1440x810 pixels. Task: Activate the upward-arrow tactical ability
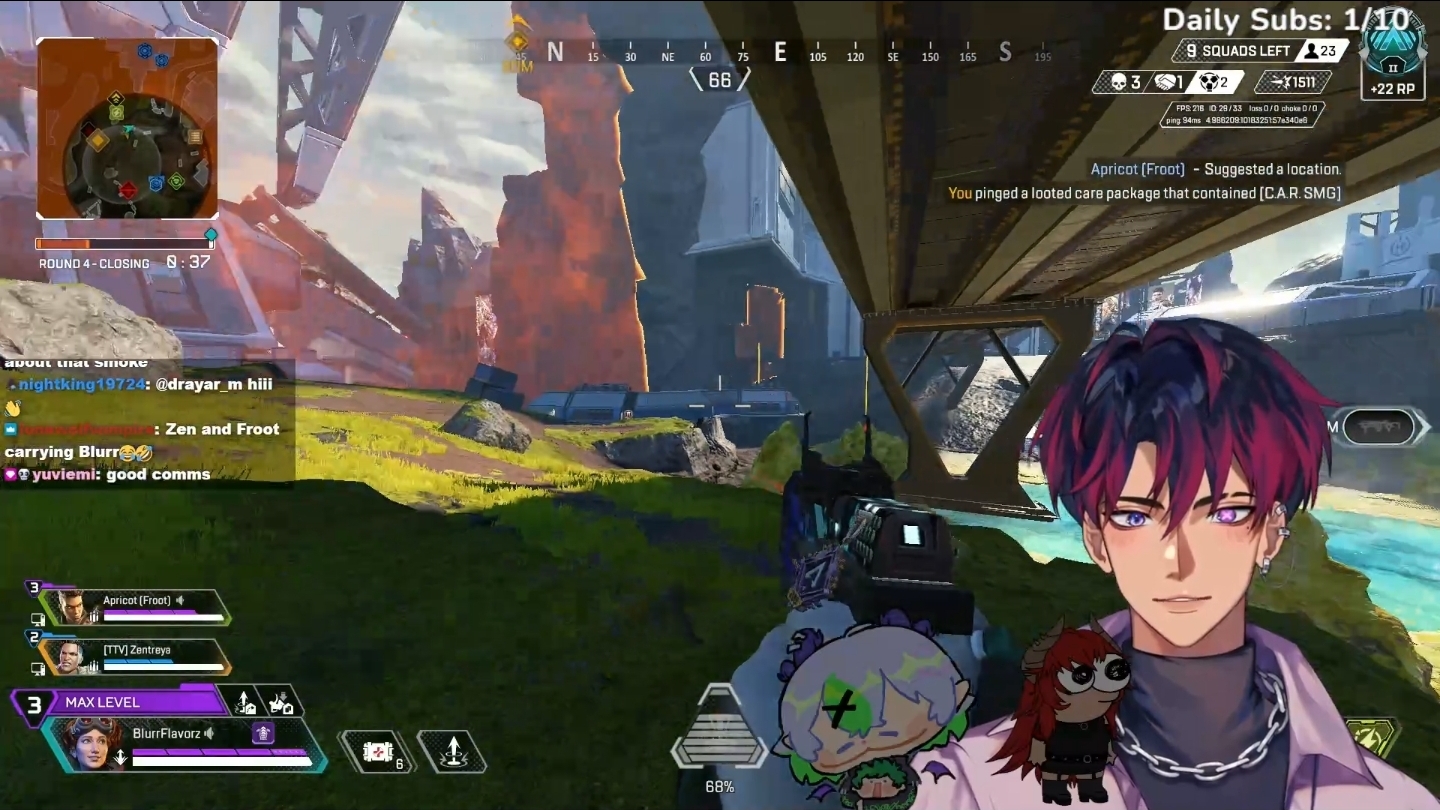[452, 751]
